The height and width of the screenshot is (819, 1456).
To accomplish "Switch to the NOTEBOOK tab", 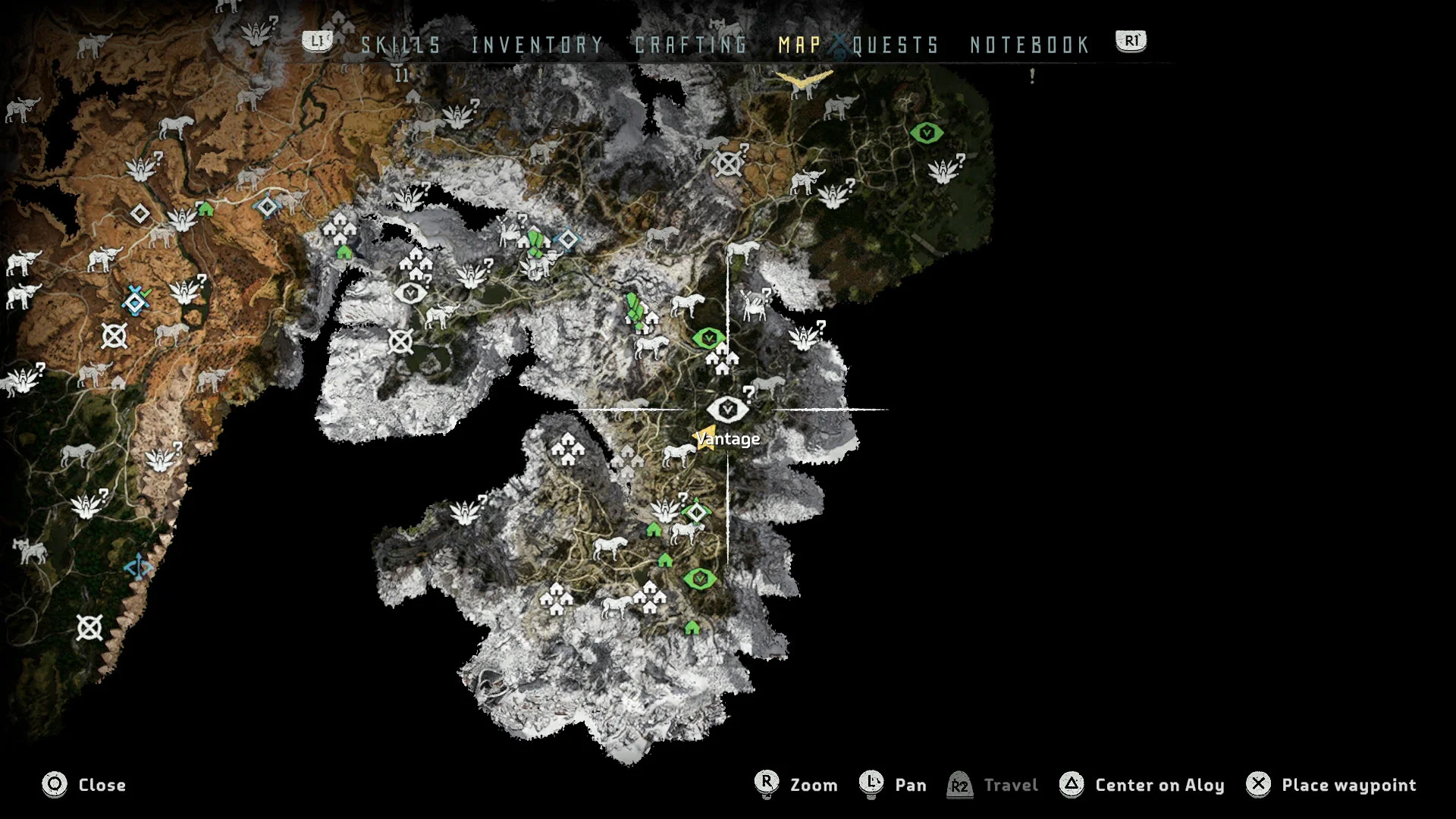I will coord(1028,45).
